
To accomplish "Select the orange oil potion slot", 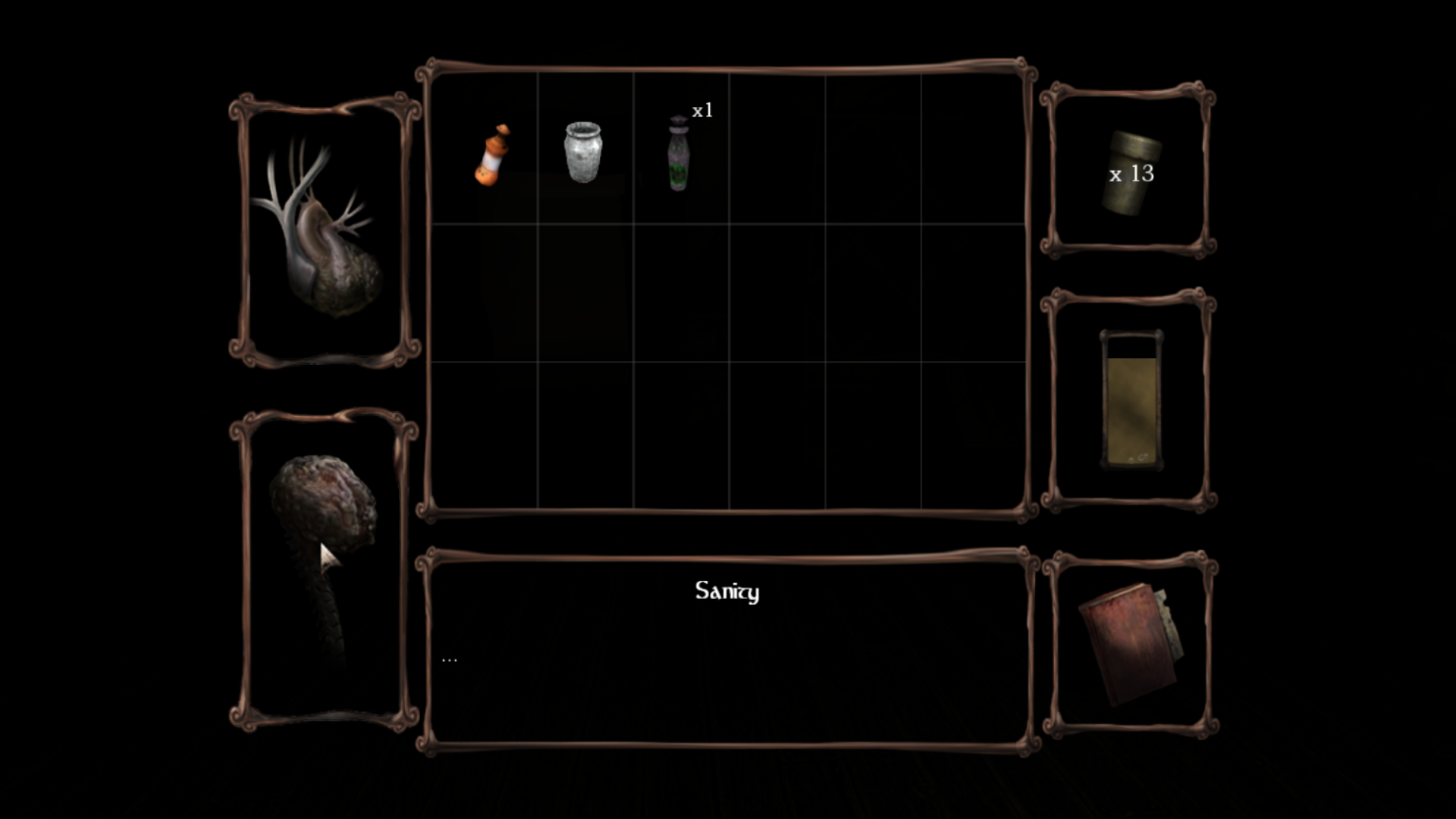I will (492, 155).
